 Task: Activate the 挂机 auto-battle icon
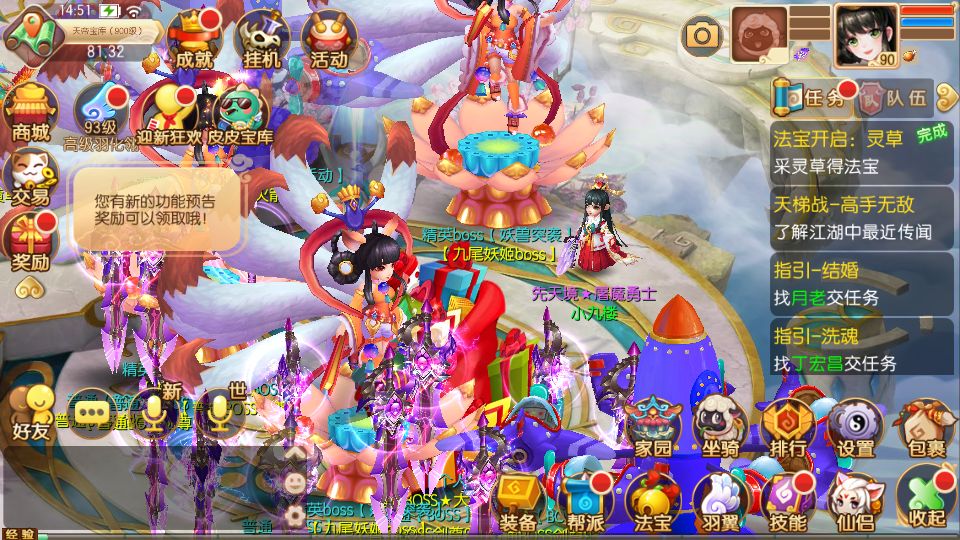(x=261, y=40)
